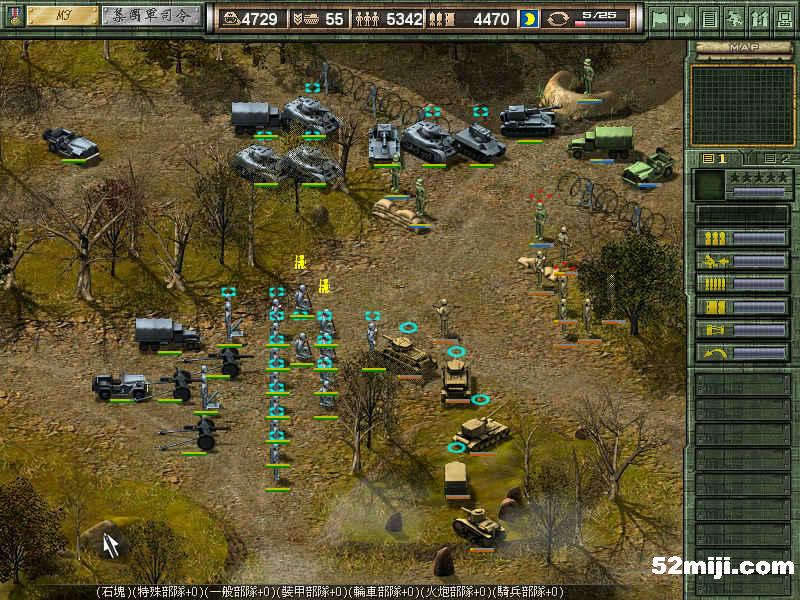Image resolution: width=800 pixels, height=600 pixels.
Task: Select the right-arrow toolbar button
Action: [685, 18]
